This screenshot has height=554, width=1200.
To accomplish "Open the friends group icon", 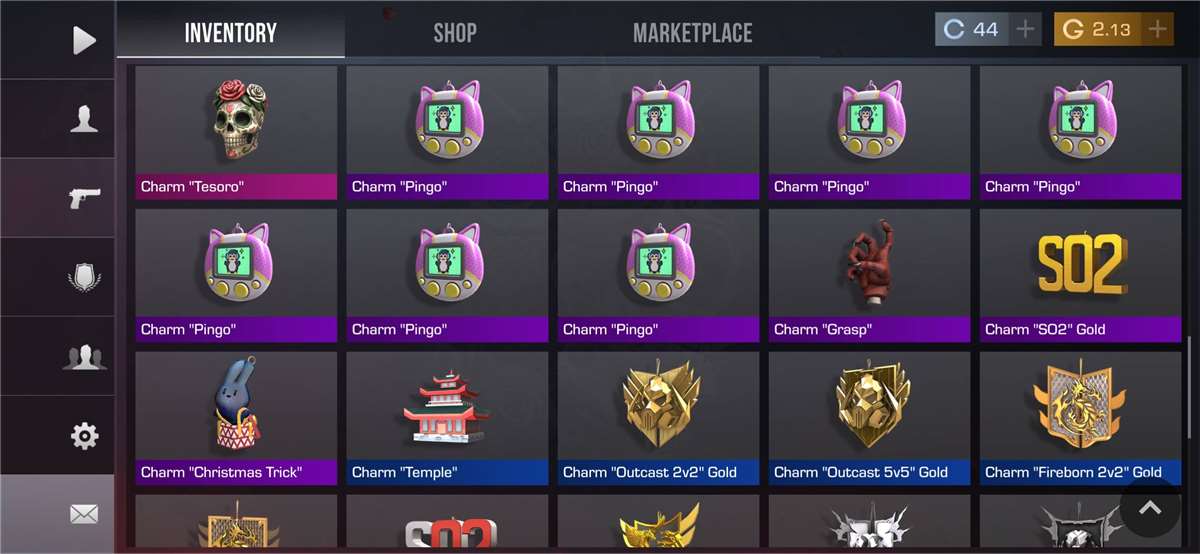I will [x=84, y=356].
